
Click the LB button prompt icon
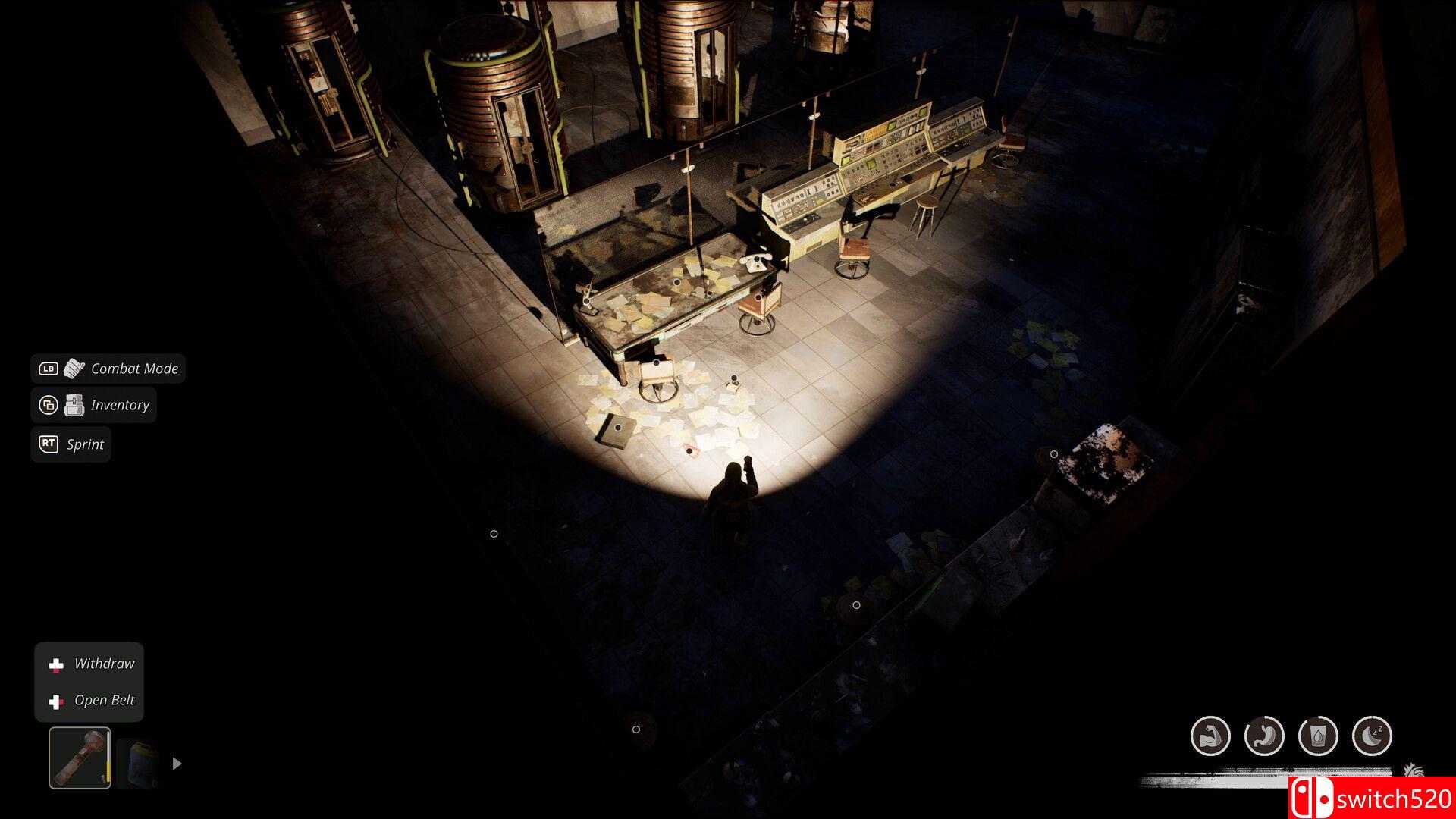click(x=49, y=369)
